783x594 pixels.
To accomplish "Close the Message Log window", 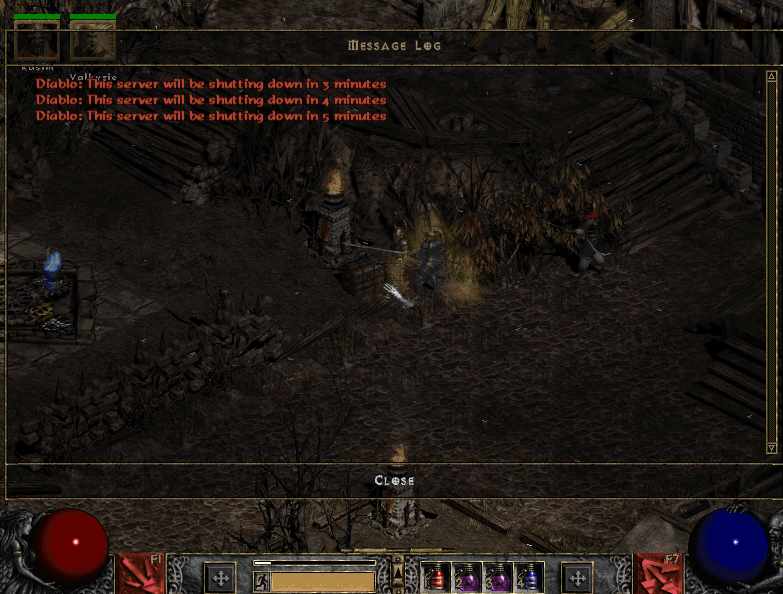I will (x=394, y=481).
